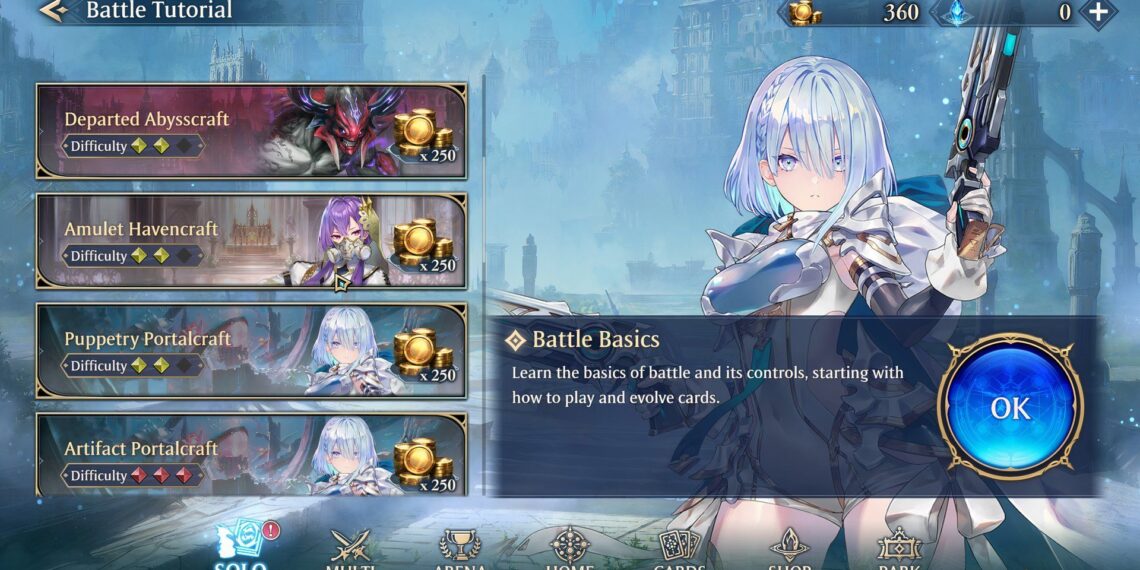Choose the Amulet Havencraft tutorial
1140x570 pixels.
pos(251,241)
